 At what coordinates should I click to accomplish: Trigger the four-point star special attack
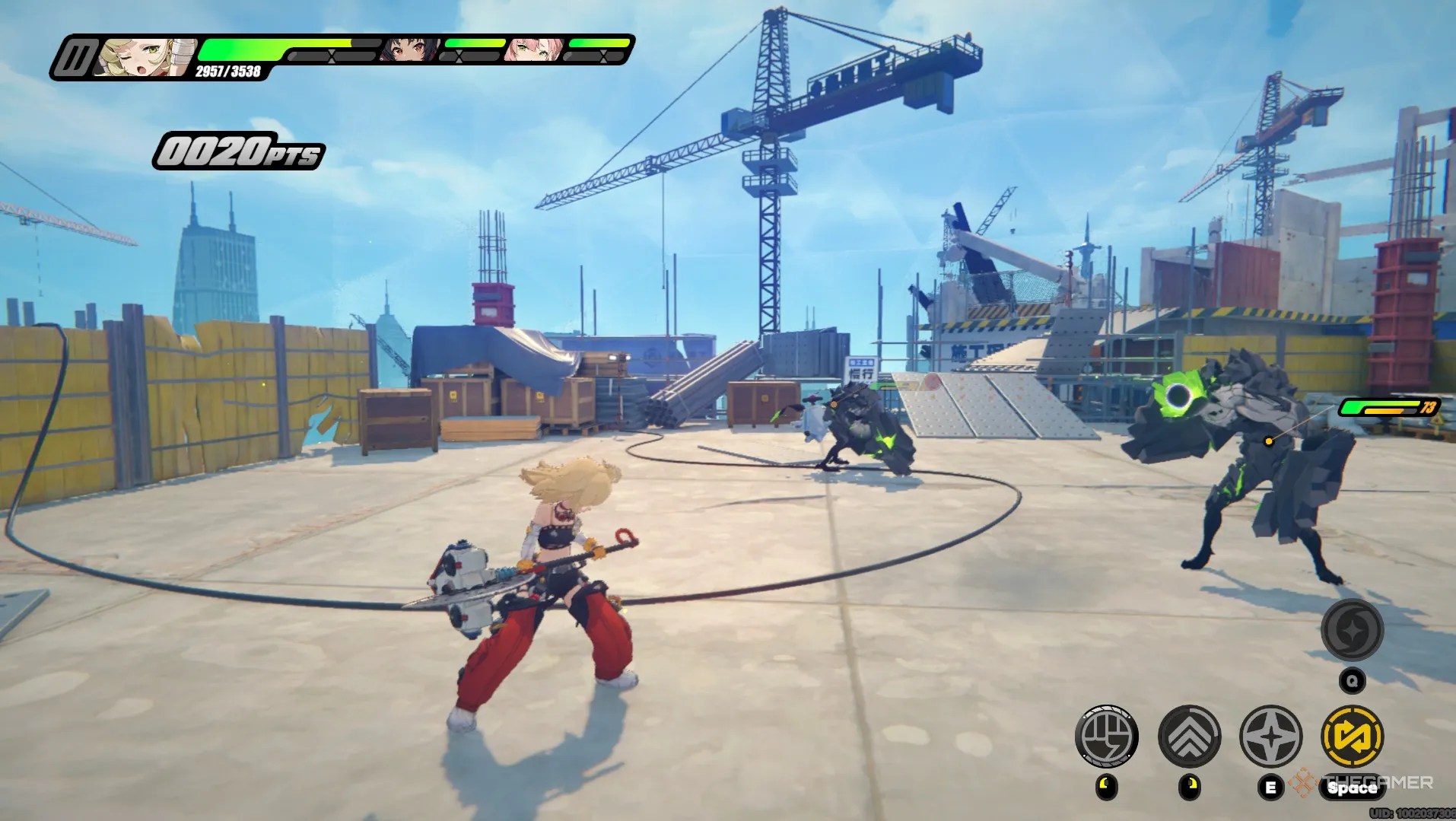point(1270,736)
